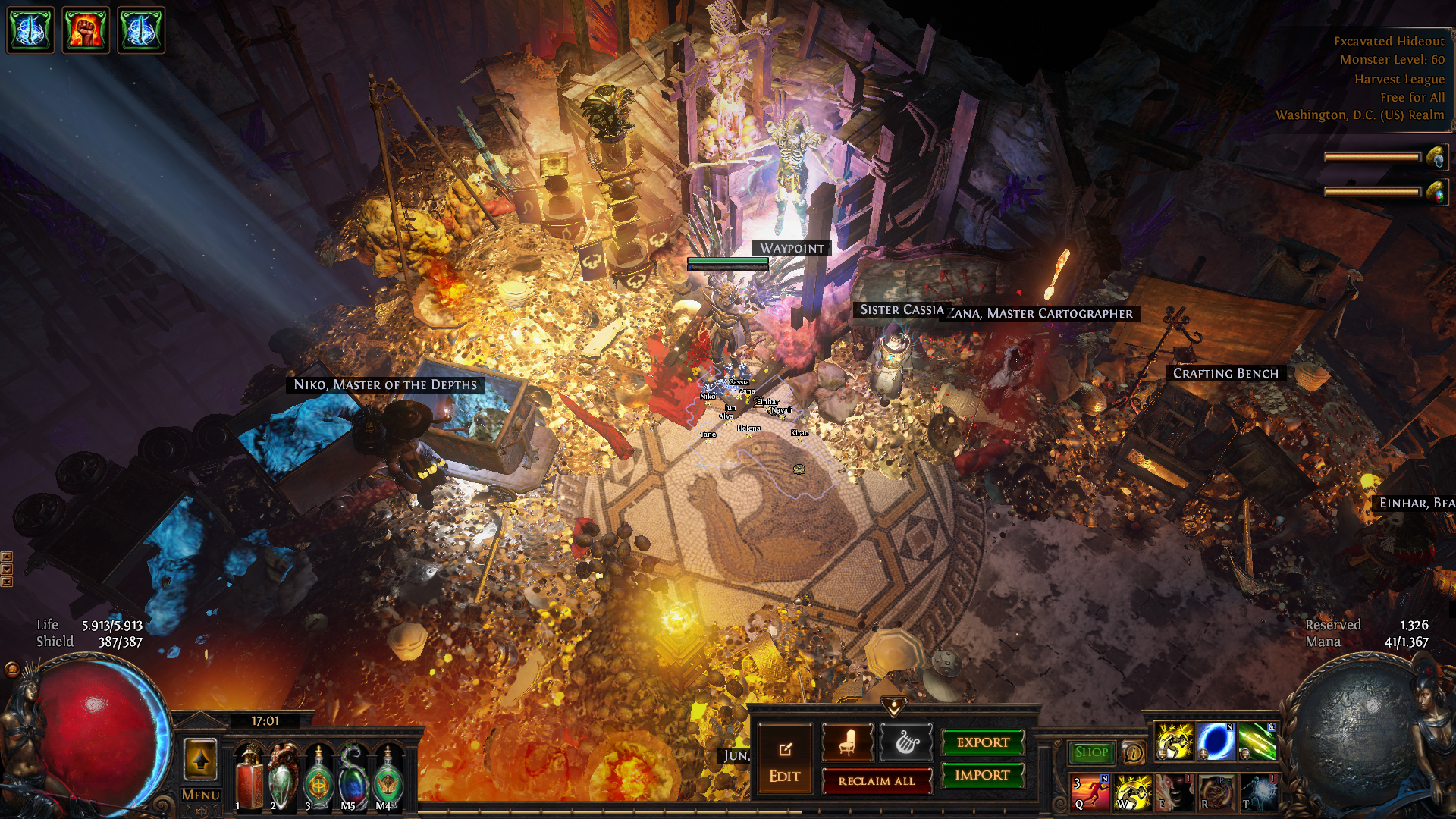Screen dimensions: 1456x819
Task: Open the chair decorations button
Action: [x=847, y=742]
